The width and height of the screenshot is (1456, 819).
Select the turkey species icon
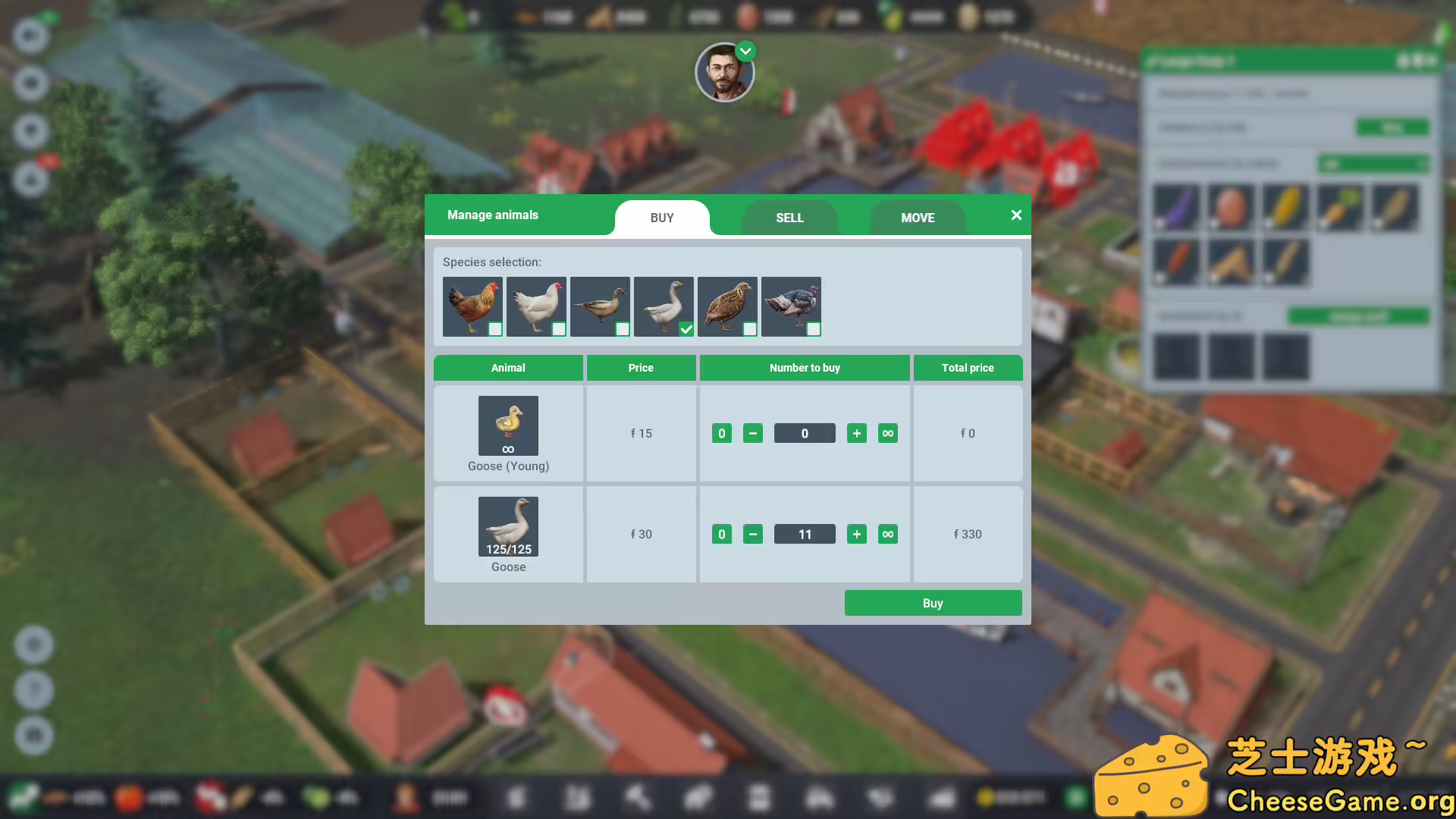[791, 306]
